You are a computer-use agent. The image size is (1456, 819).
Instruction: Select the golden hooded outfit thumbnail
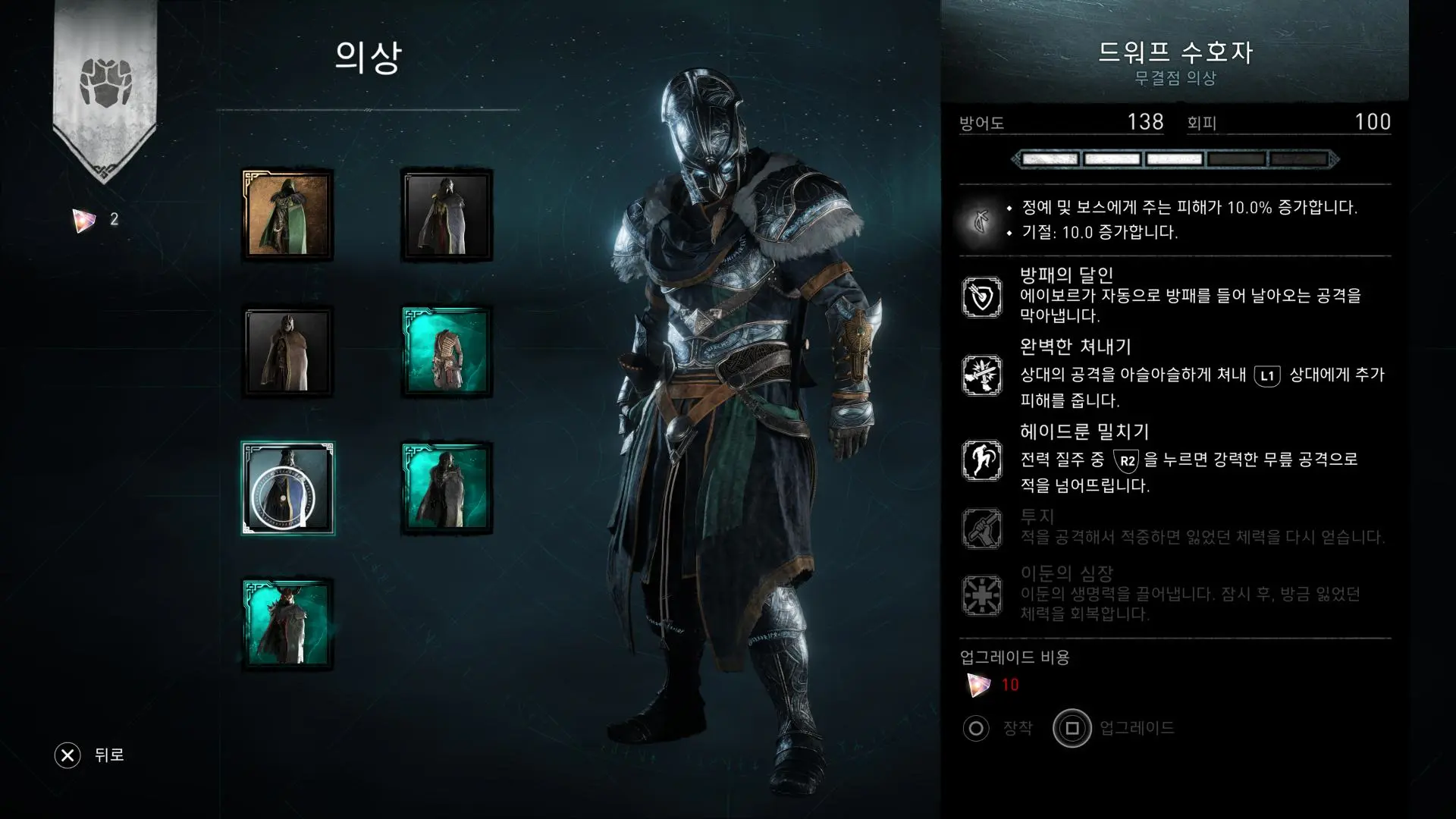click(x=287, y=213)
